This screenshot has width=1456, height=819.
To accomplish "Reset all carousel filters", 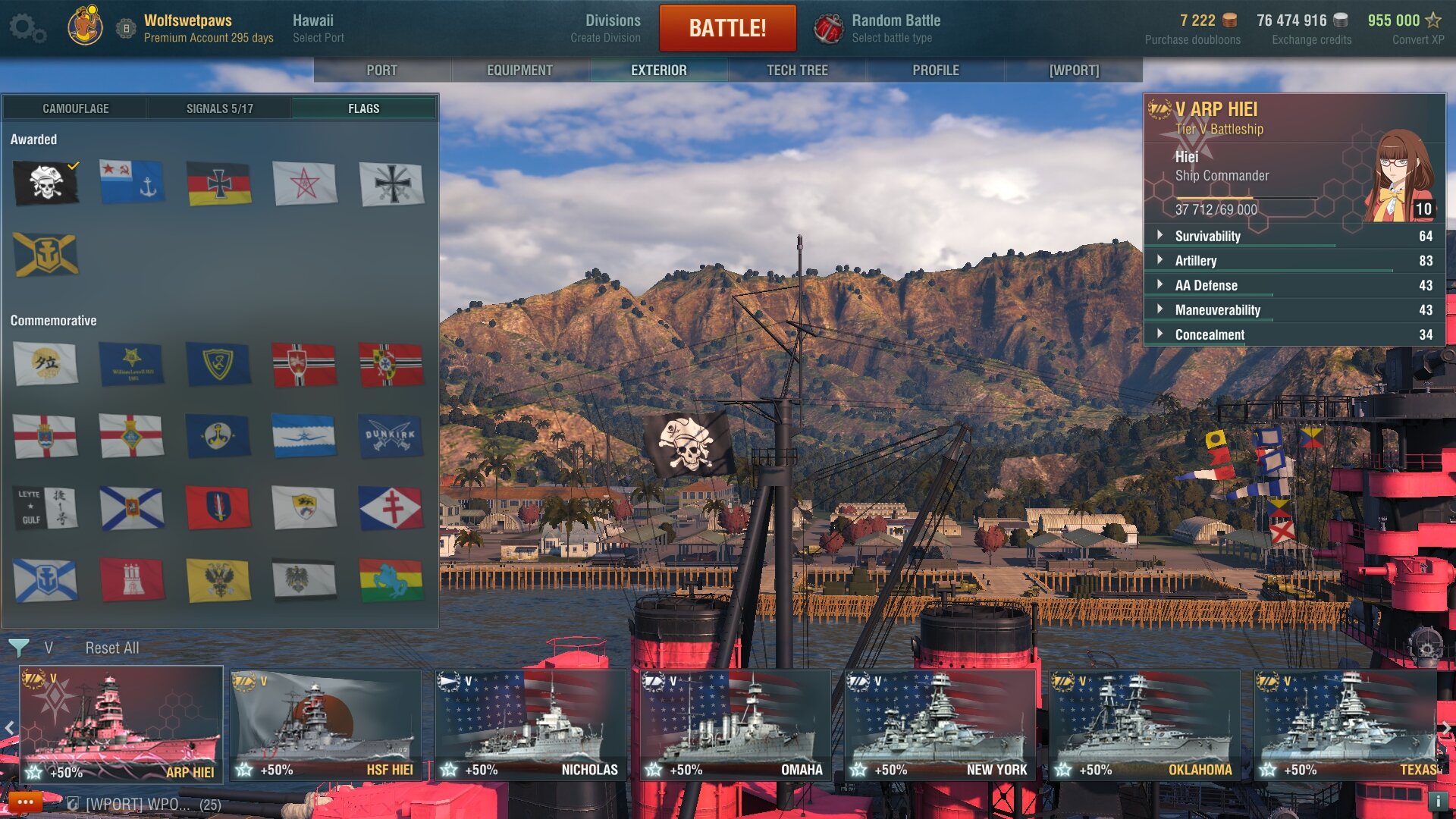I will (x=111, y=648).
